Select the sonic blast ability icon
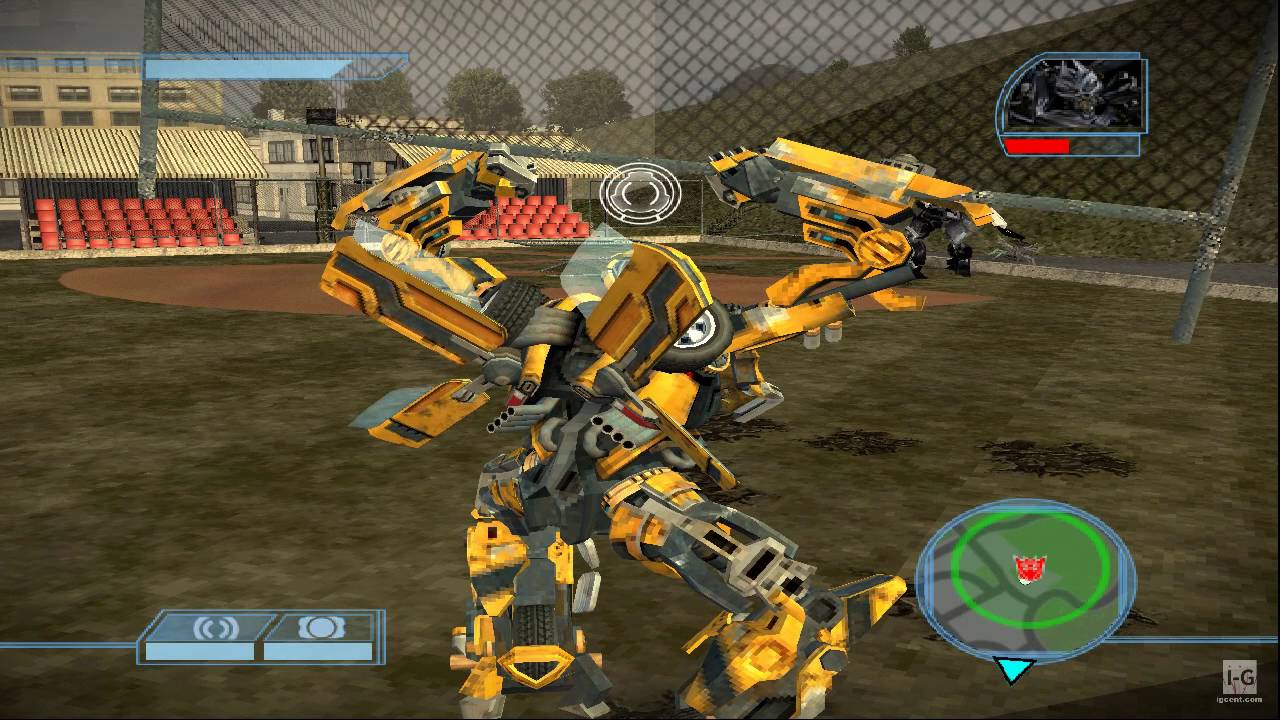 pyautogui.click(x=218, y=629)
